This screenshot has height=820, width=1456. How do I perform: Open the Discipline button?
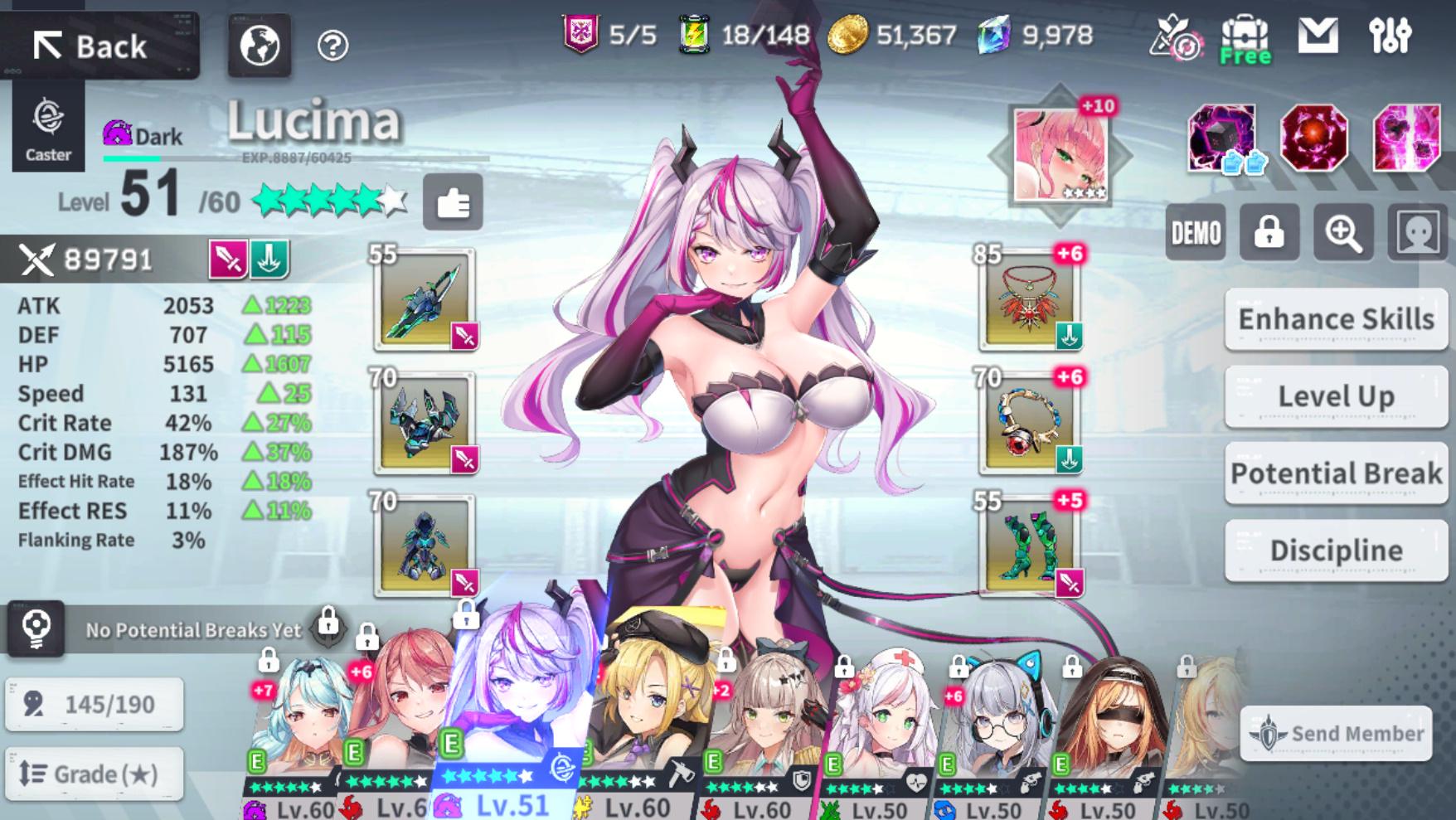pyautogui.click(x=1336, y=551)
